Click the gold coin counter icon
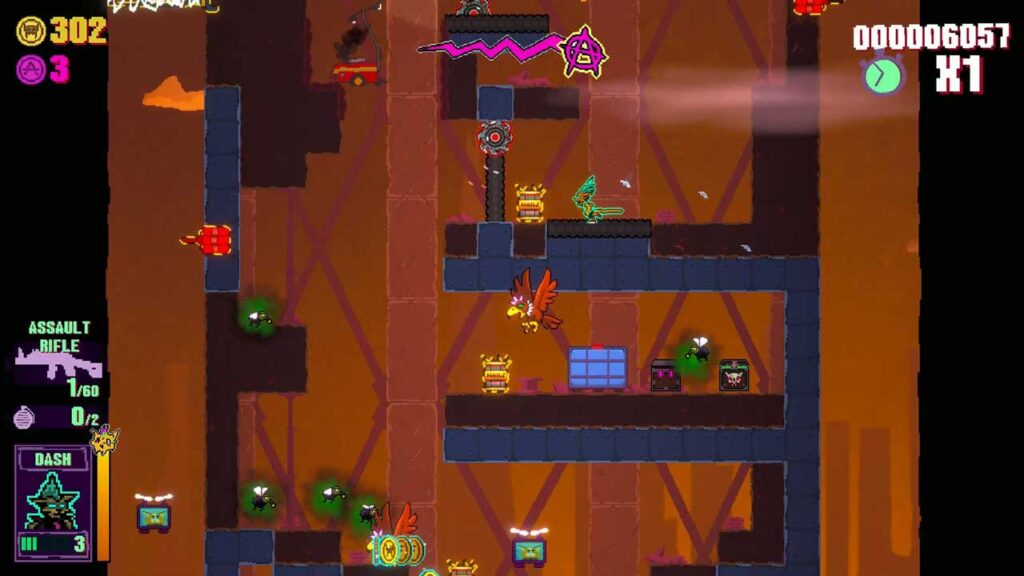This screenshot has height=576, width=1024. pyautogui.click(x=31, y=31)
